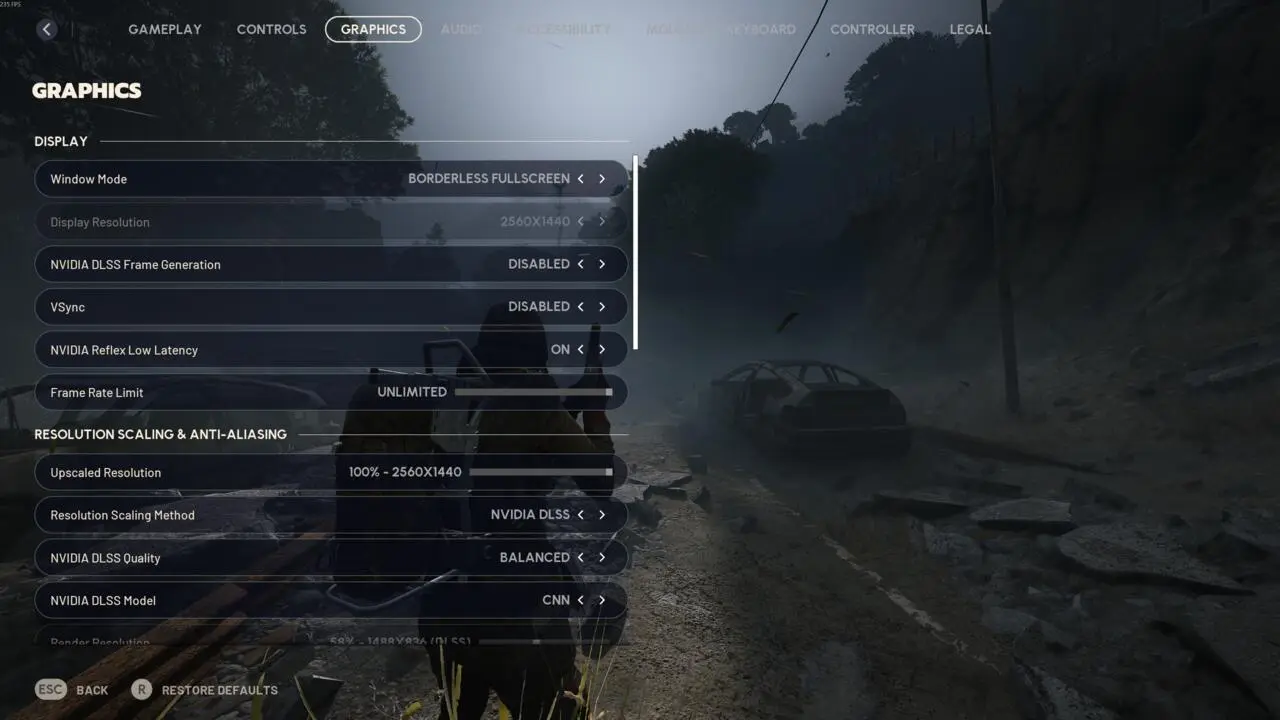This screenshot has width=1280, height=720.
Task: Click the right chevron on Window Mode
Action: (602, 178)
